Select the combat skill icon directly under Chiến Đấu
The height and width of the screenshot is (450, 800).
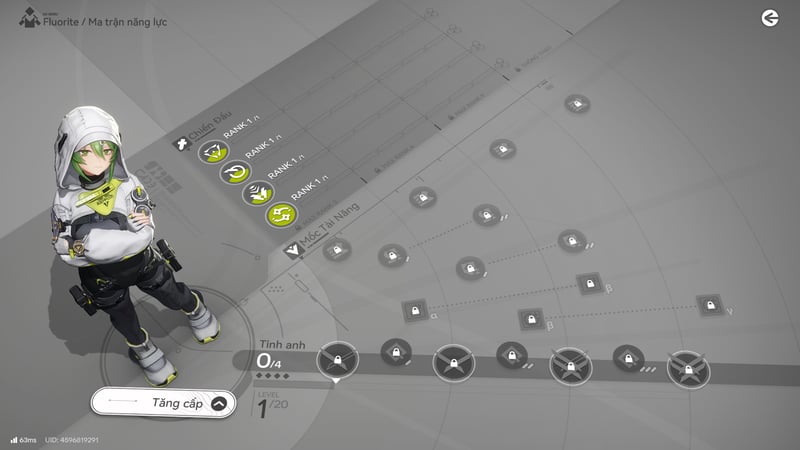click(214, 152)
